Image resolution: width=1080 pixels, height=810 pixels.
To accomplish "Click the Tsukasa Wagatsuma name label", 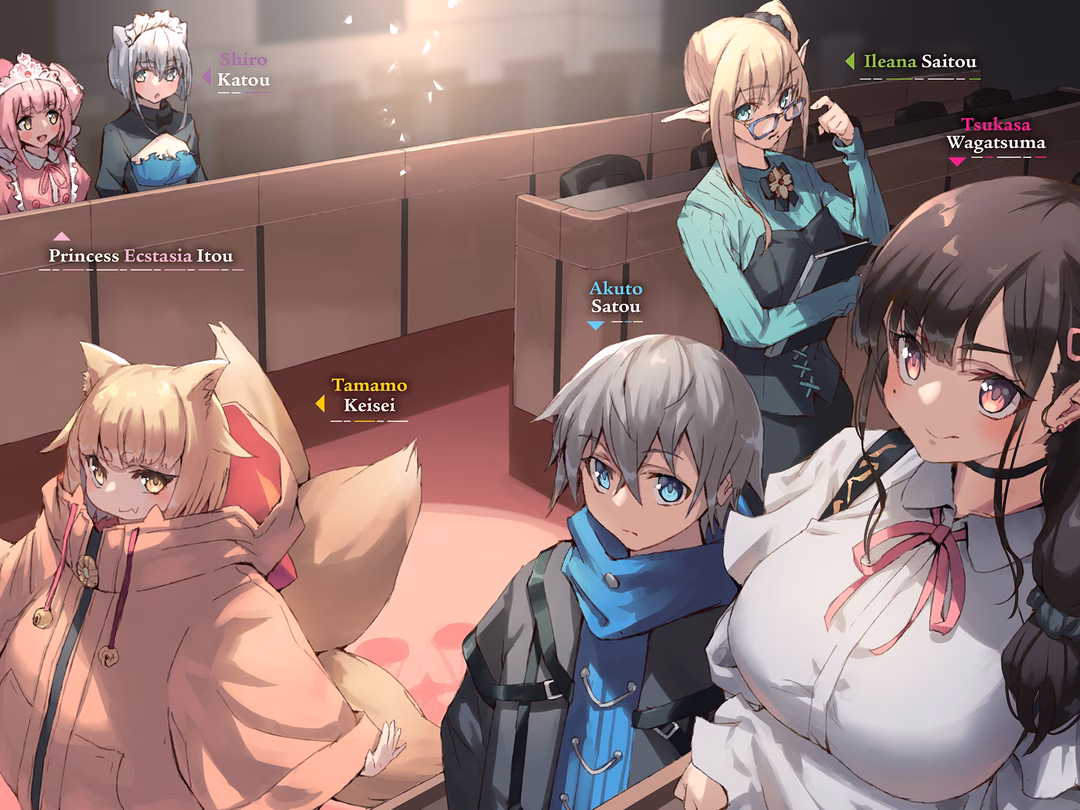I will pos(996,134).
